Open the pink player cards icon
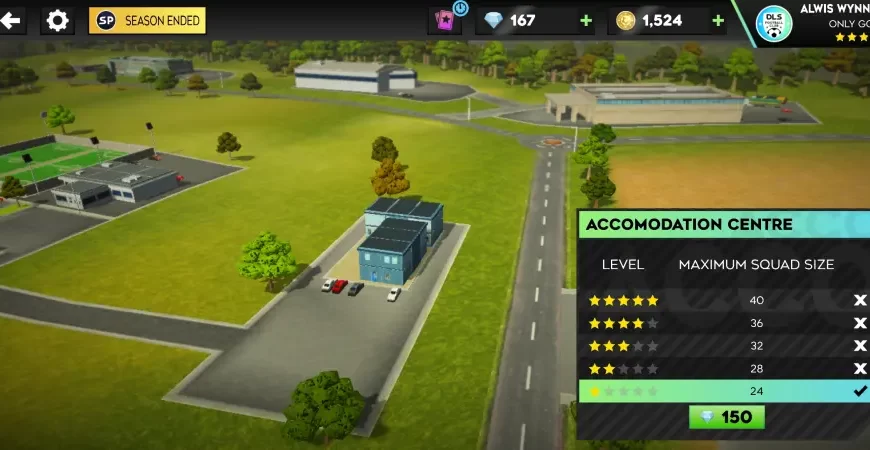 [x=444, y=20]
